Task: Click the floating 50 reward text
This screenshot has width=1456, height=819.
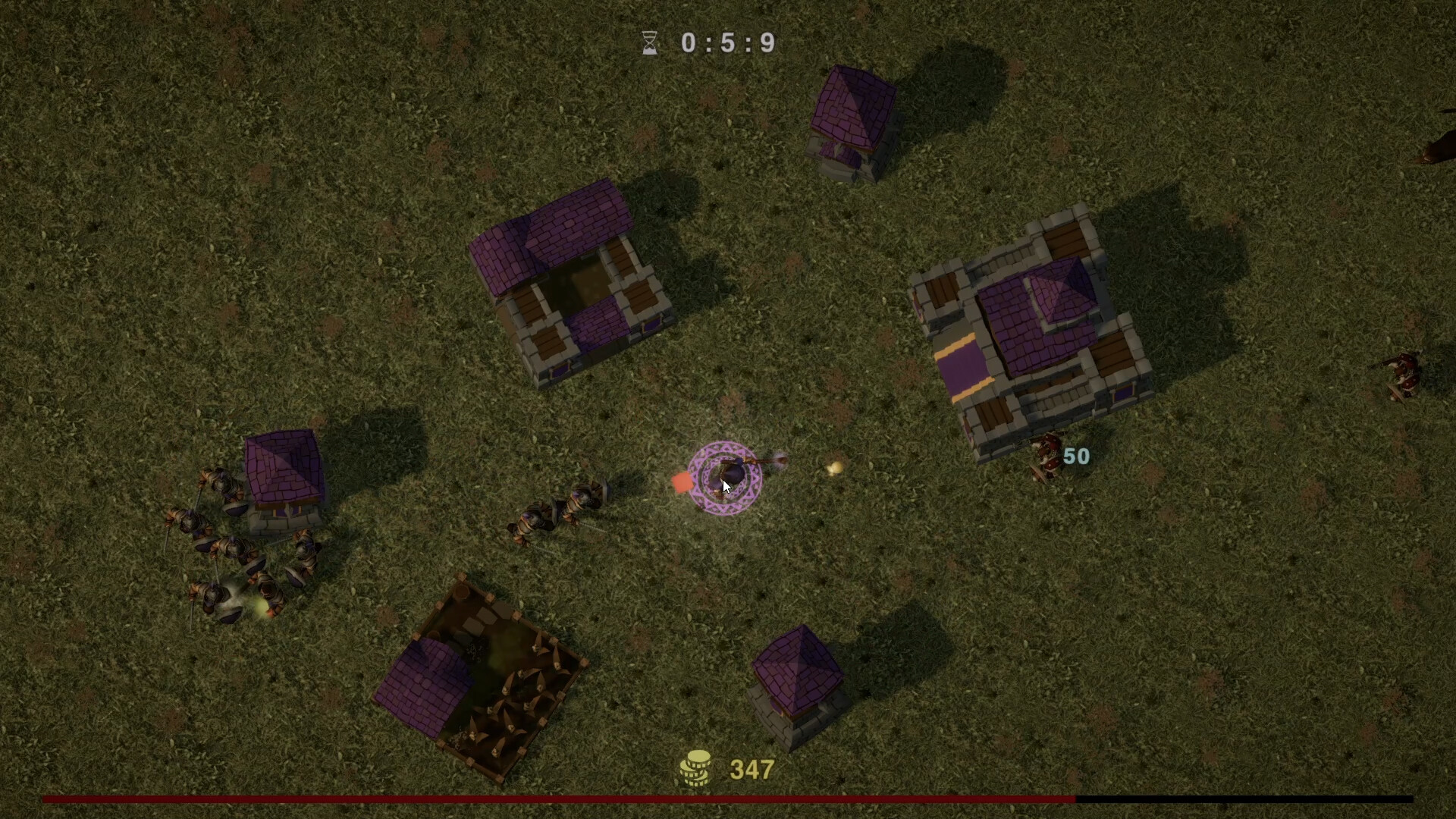Action: point(1077,455)
